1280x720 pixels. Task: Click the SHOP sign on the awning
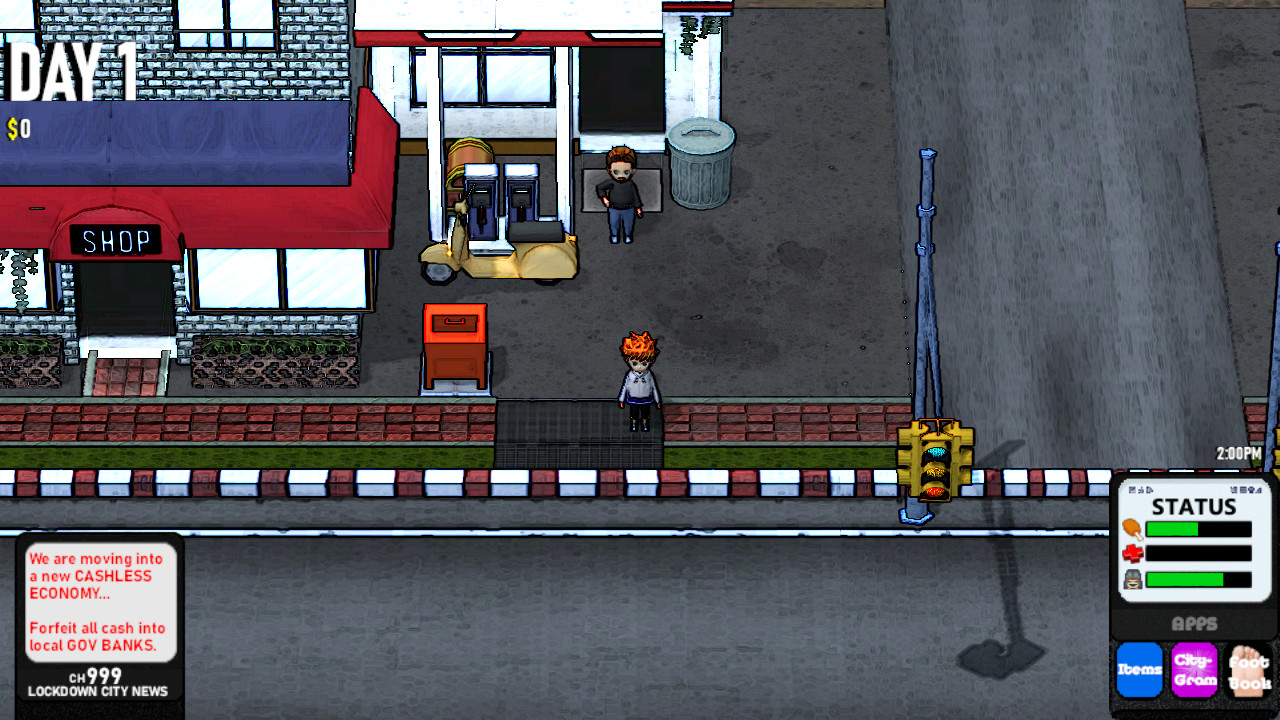click(115, 239)
